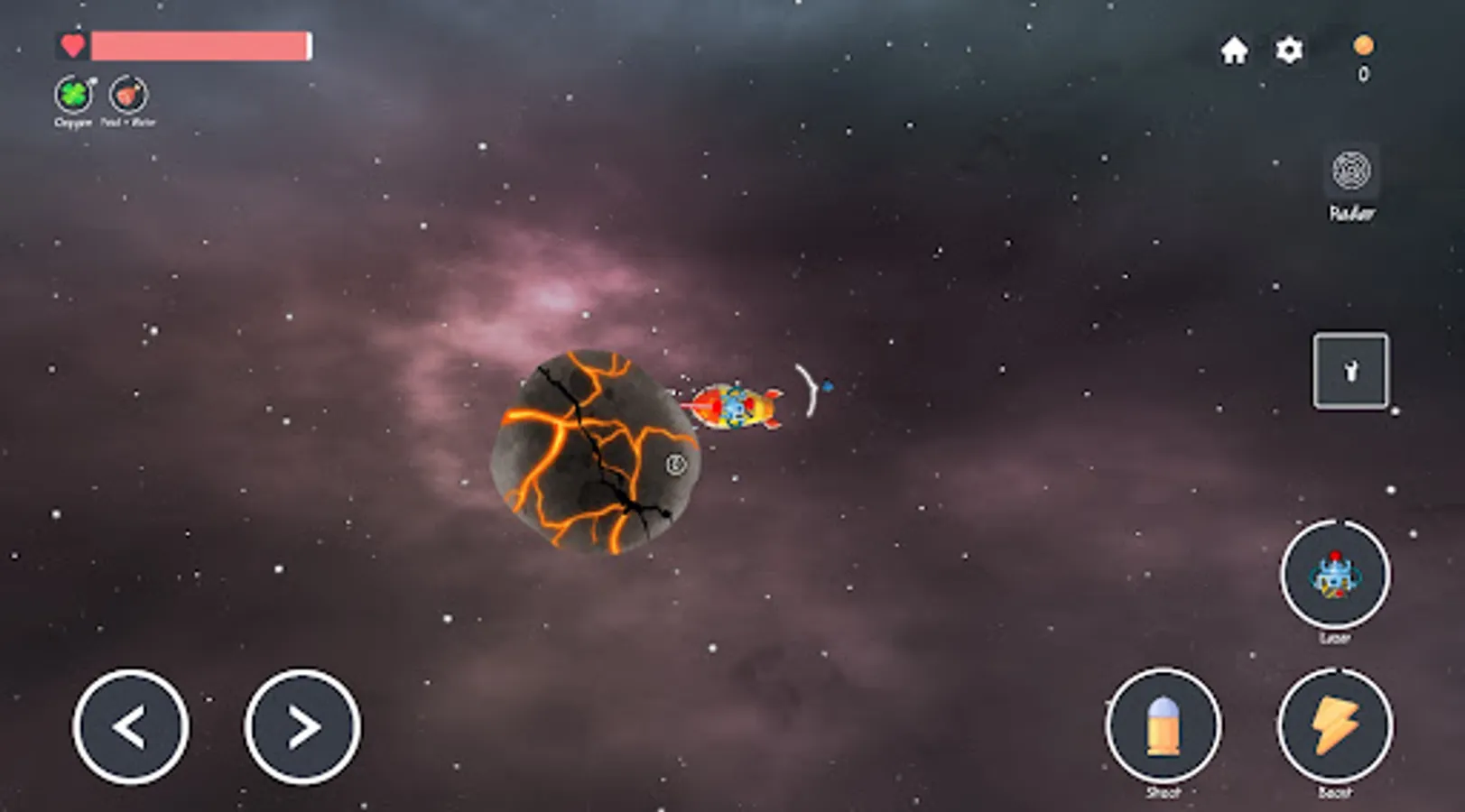This screenshot has height=812, width=1465.
Task: Select the Oxygen clover icon
Action: click(x=75, y=92)
